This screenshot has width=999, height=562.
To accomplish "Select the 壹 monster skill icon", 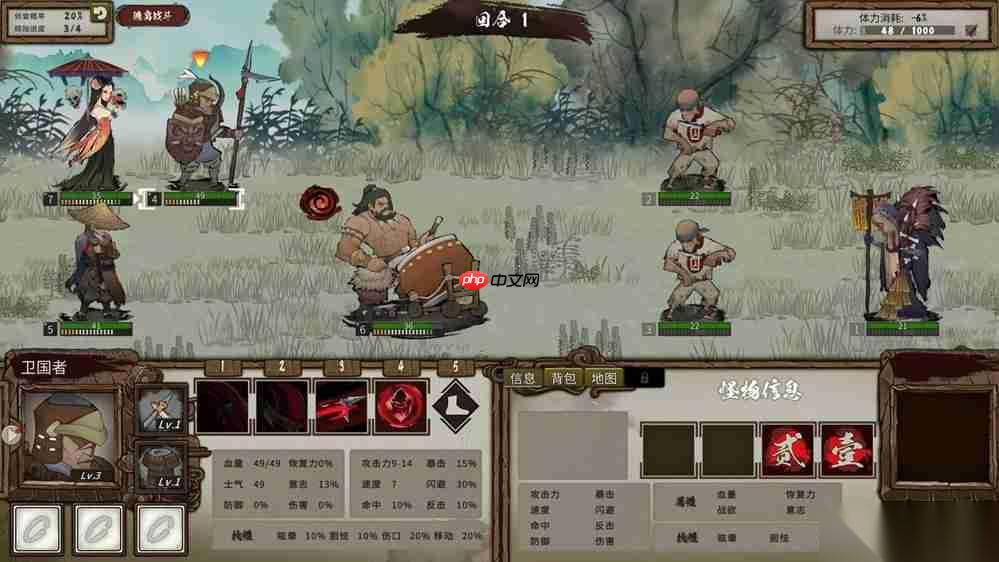I will tap(847, 450).
